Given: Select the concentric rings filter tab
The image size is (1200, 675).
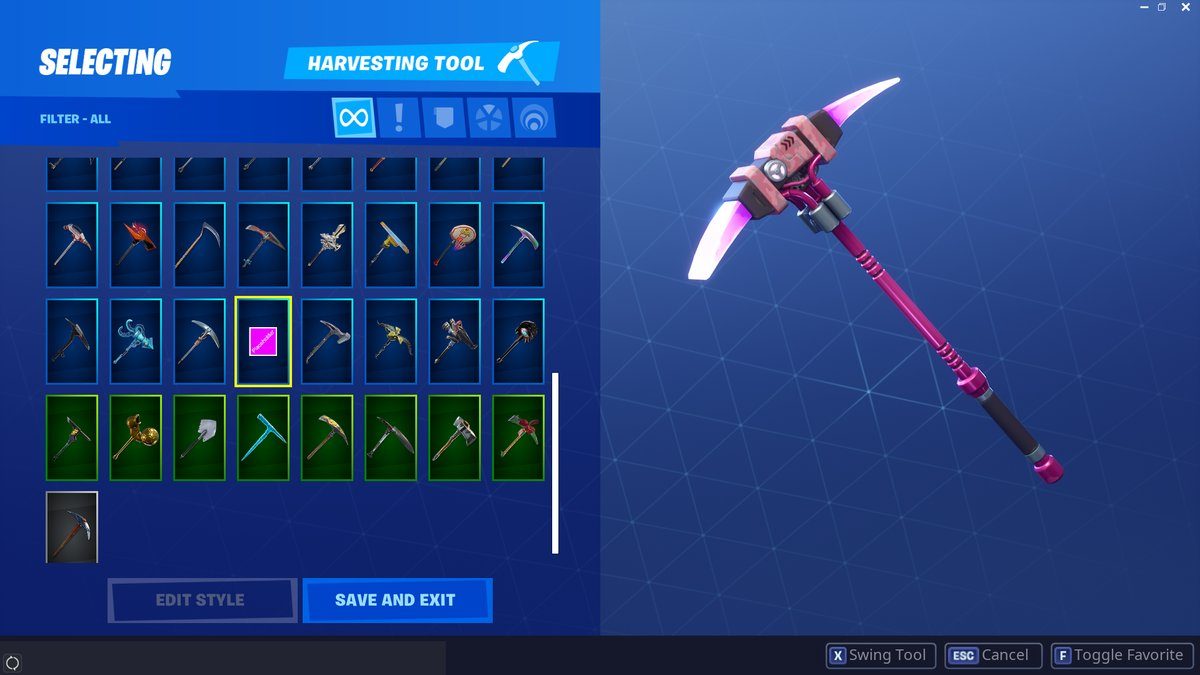Looking at the screenshot, I should (534, 118).
